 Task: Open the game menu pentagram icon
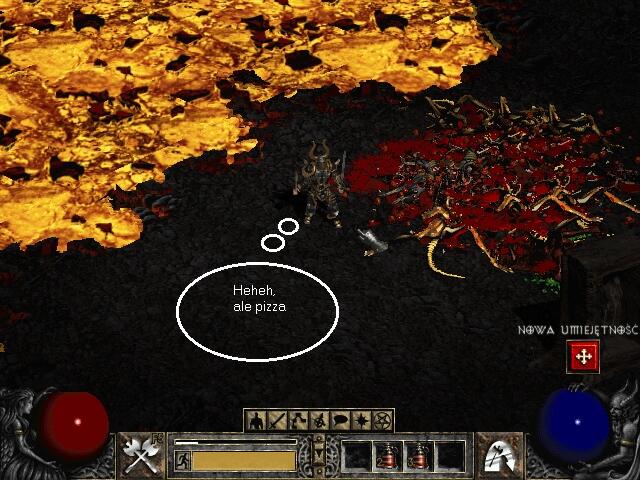pyautogui.click(x=382, y=421)
